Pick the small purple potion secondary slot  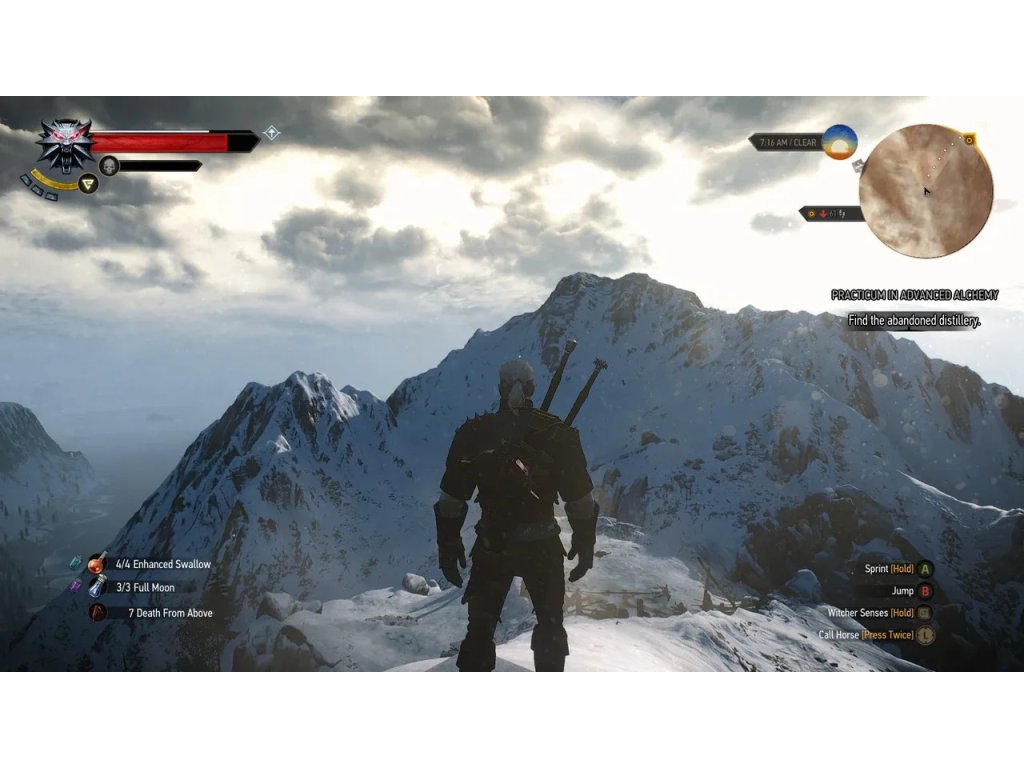75,587
